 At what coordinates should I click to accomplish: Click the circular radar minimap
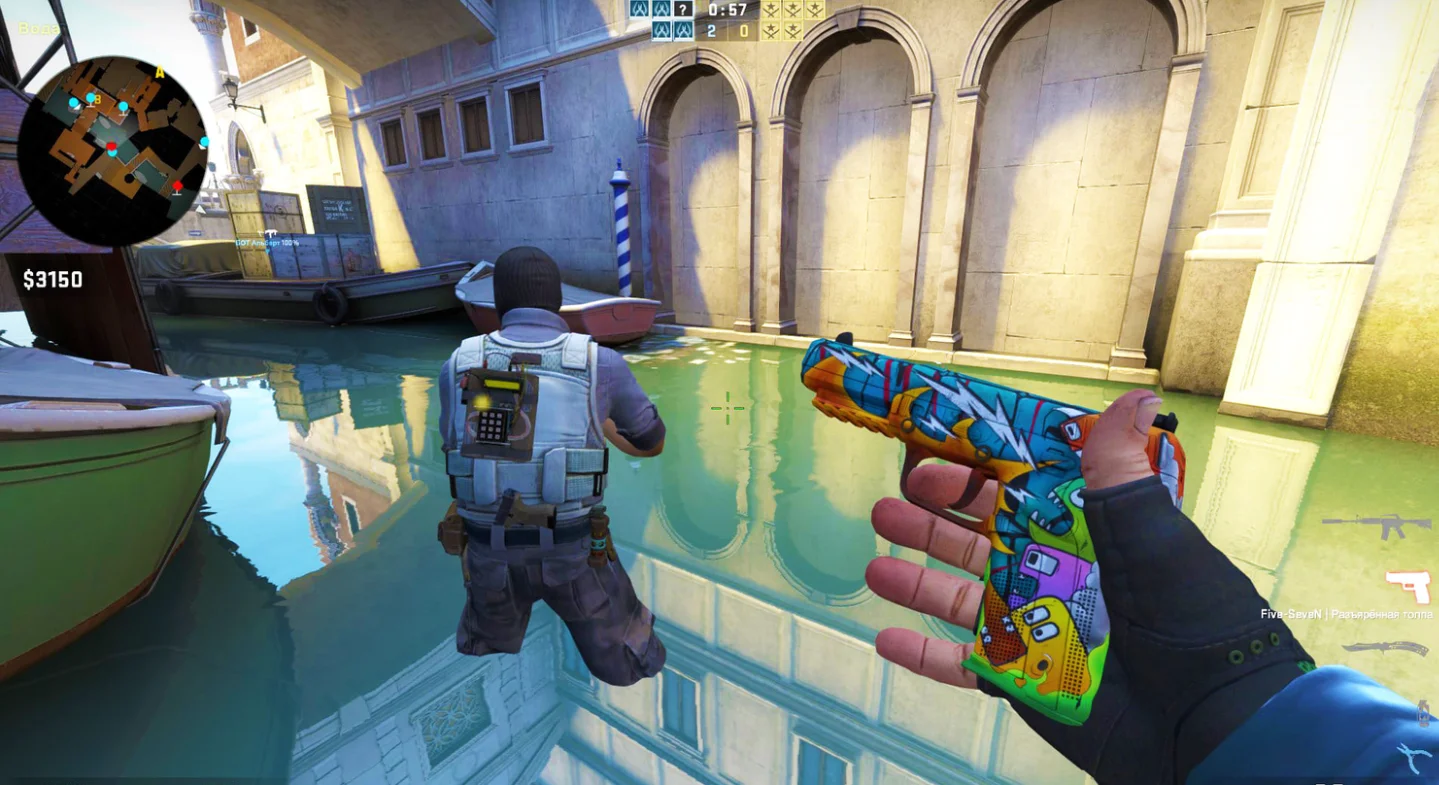(112, 151)
